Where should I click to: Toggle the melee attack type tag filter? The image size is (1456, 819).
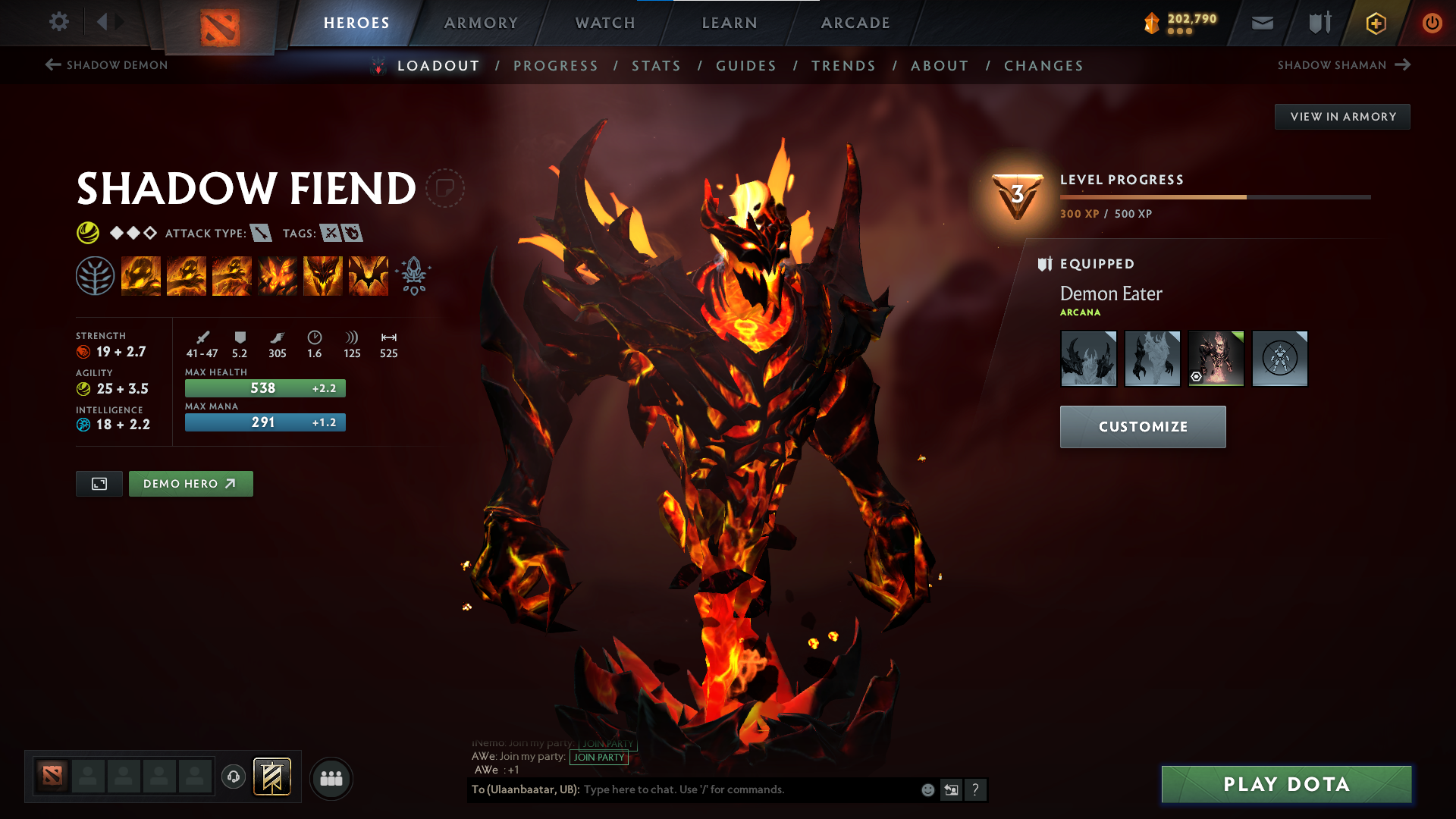coord(261,233)
